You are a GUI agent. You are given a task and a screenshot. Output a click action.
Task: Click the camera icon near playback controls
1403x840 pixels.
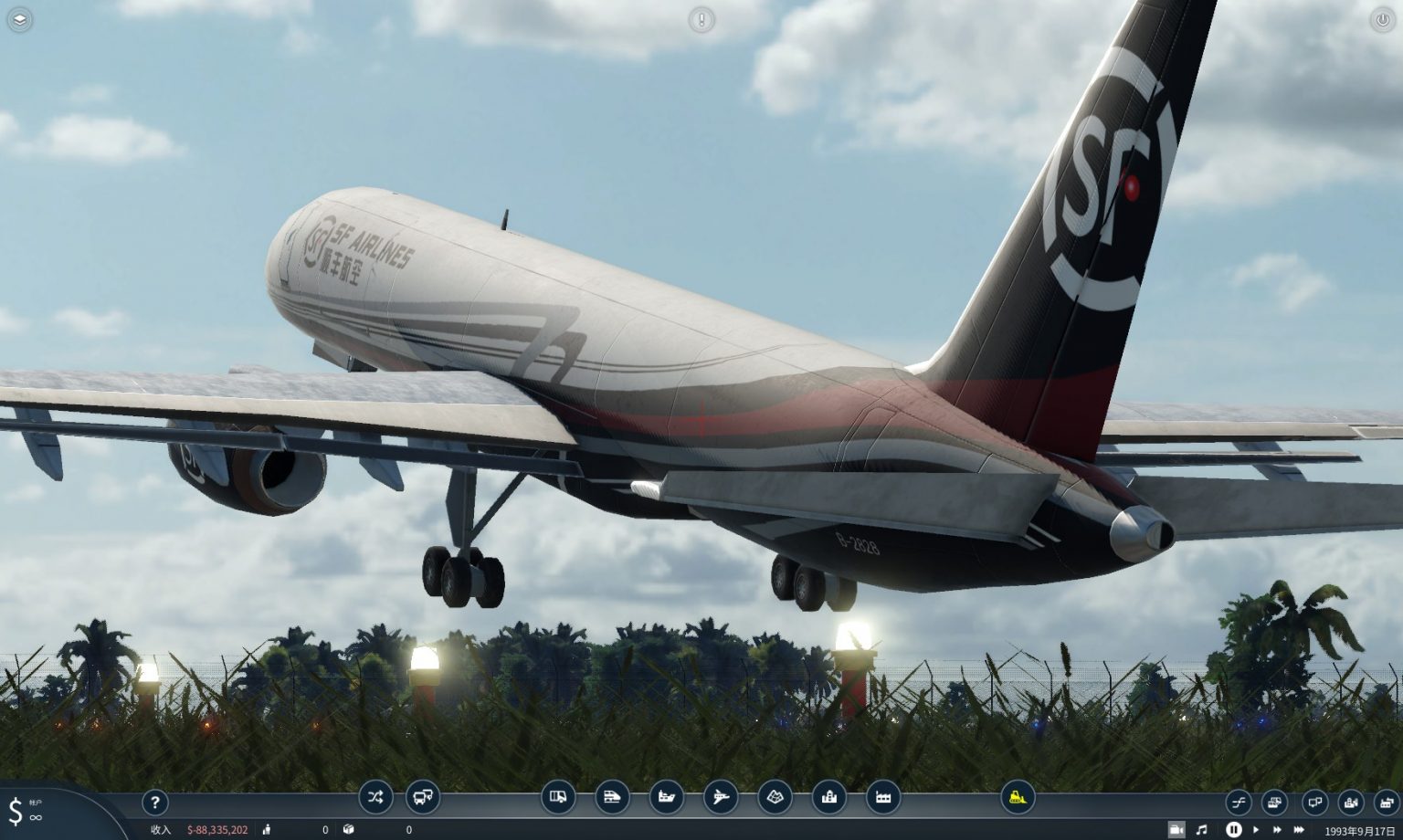1178,830
